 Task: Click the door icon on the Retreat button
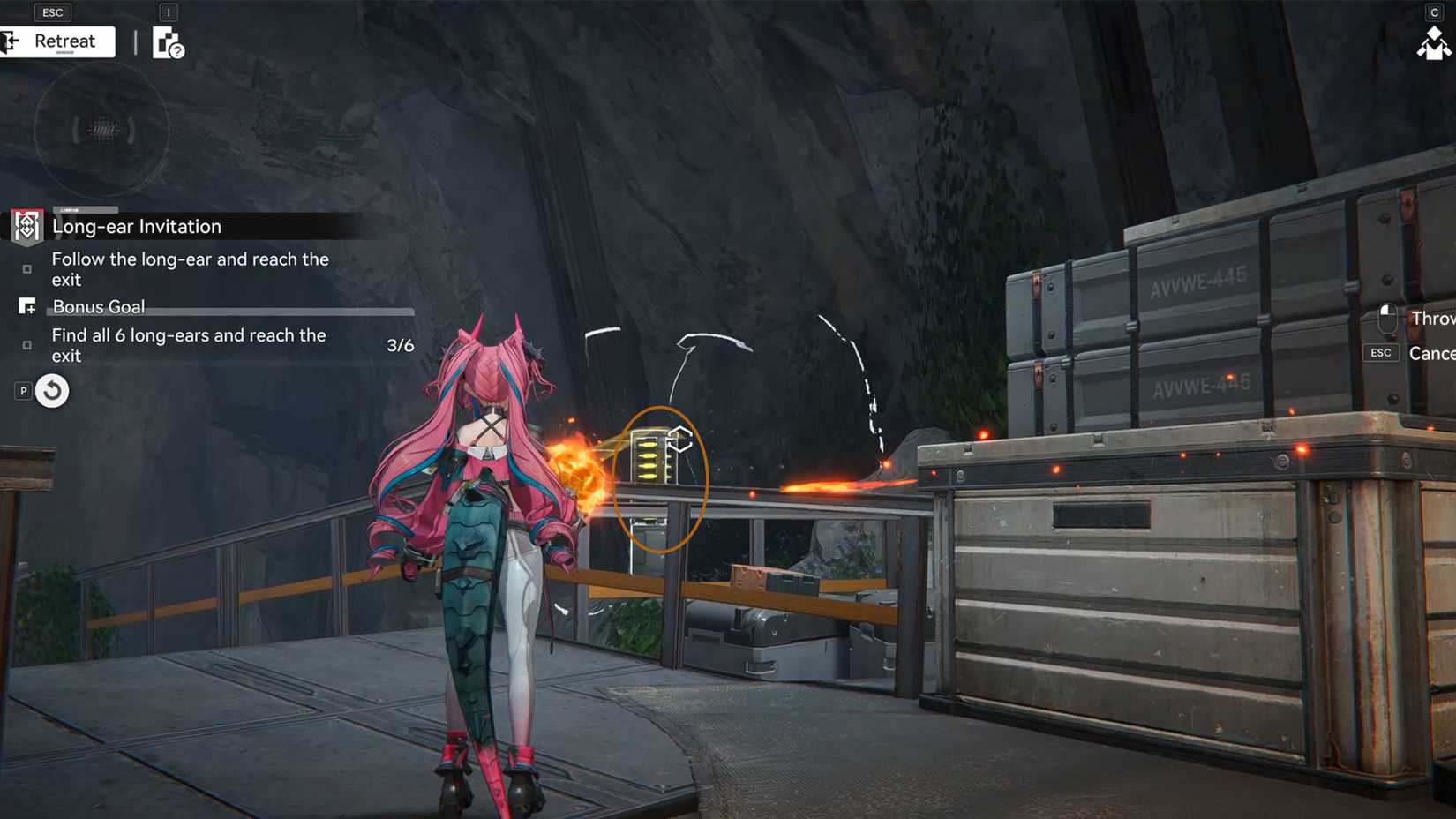coord(12,41)
